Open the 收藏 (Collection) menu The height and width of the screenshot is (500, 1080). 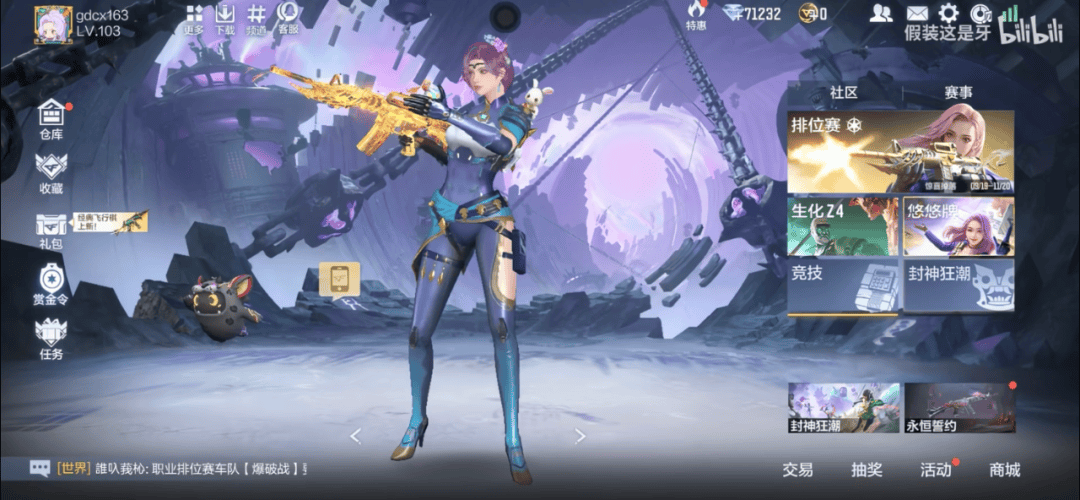click(51, 174)
